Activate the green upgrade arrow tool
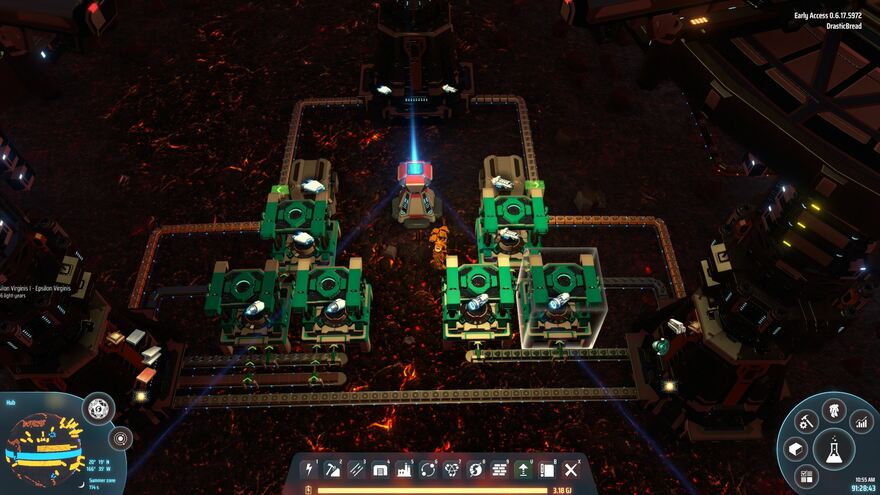Image resolution: width=880 pixels, height=495 pixels. coord(523,469)
